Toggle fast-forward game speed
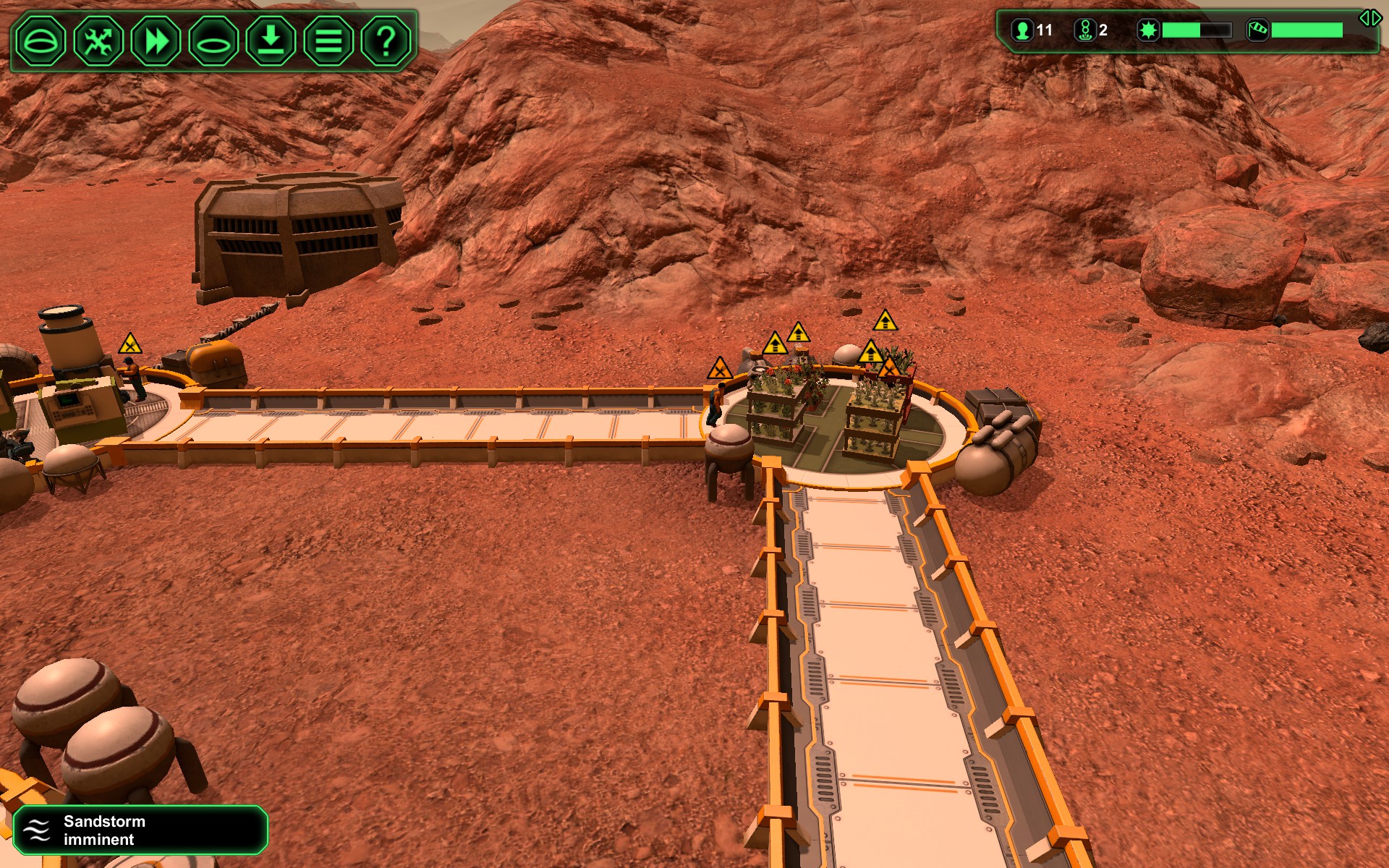Viewport: 1389px width, 868px height. pyautogui.click(x=156, y=41)
